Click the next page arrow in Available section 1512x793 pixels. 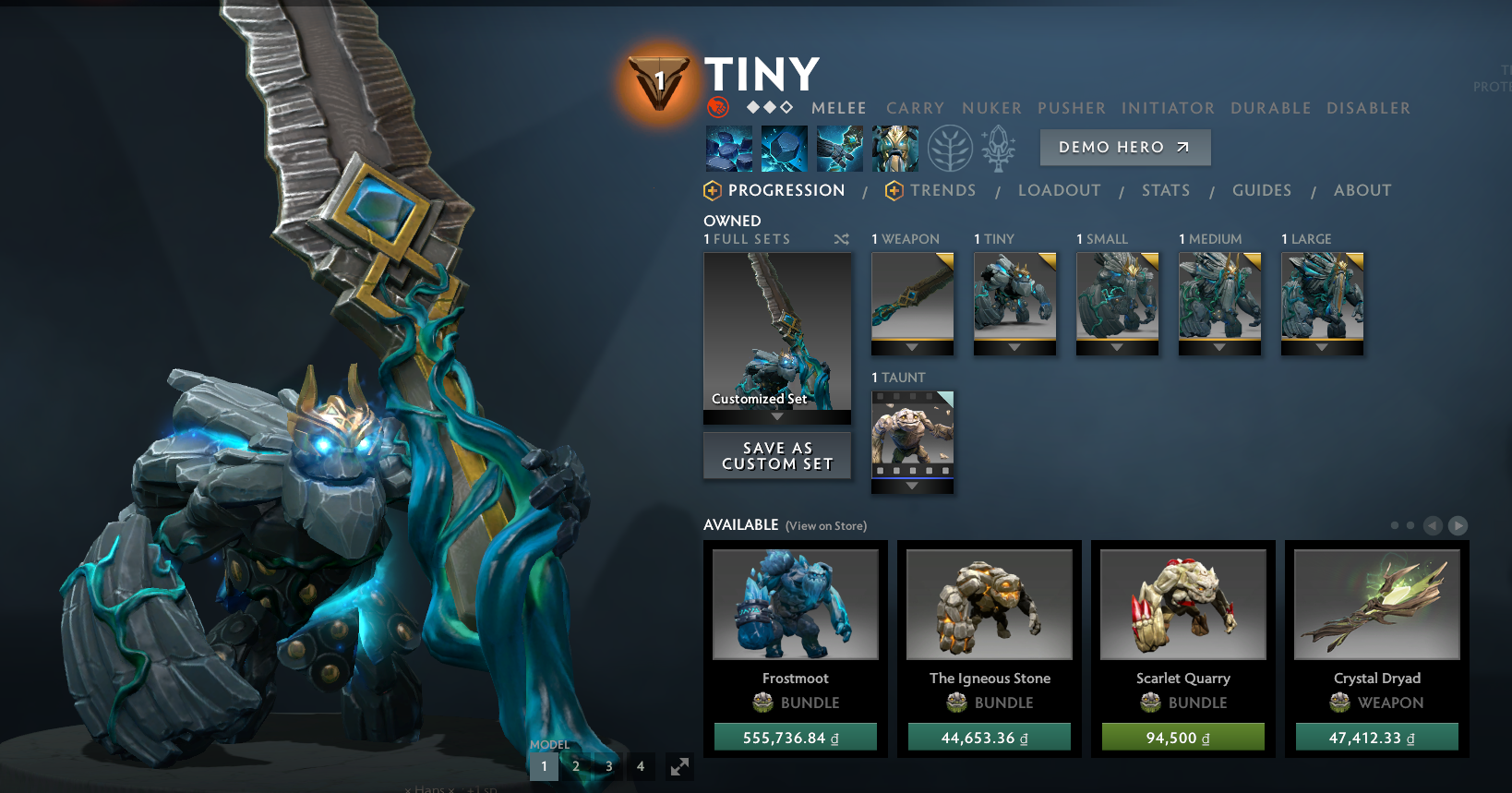1458,525
